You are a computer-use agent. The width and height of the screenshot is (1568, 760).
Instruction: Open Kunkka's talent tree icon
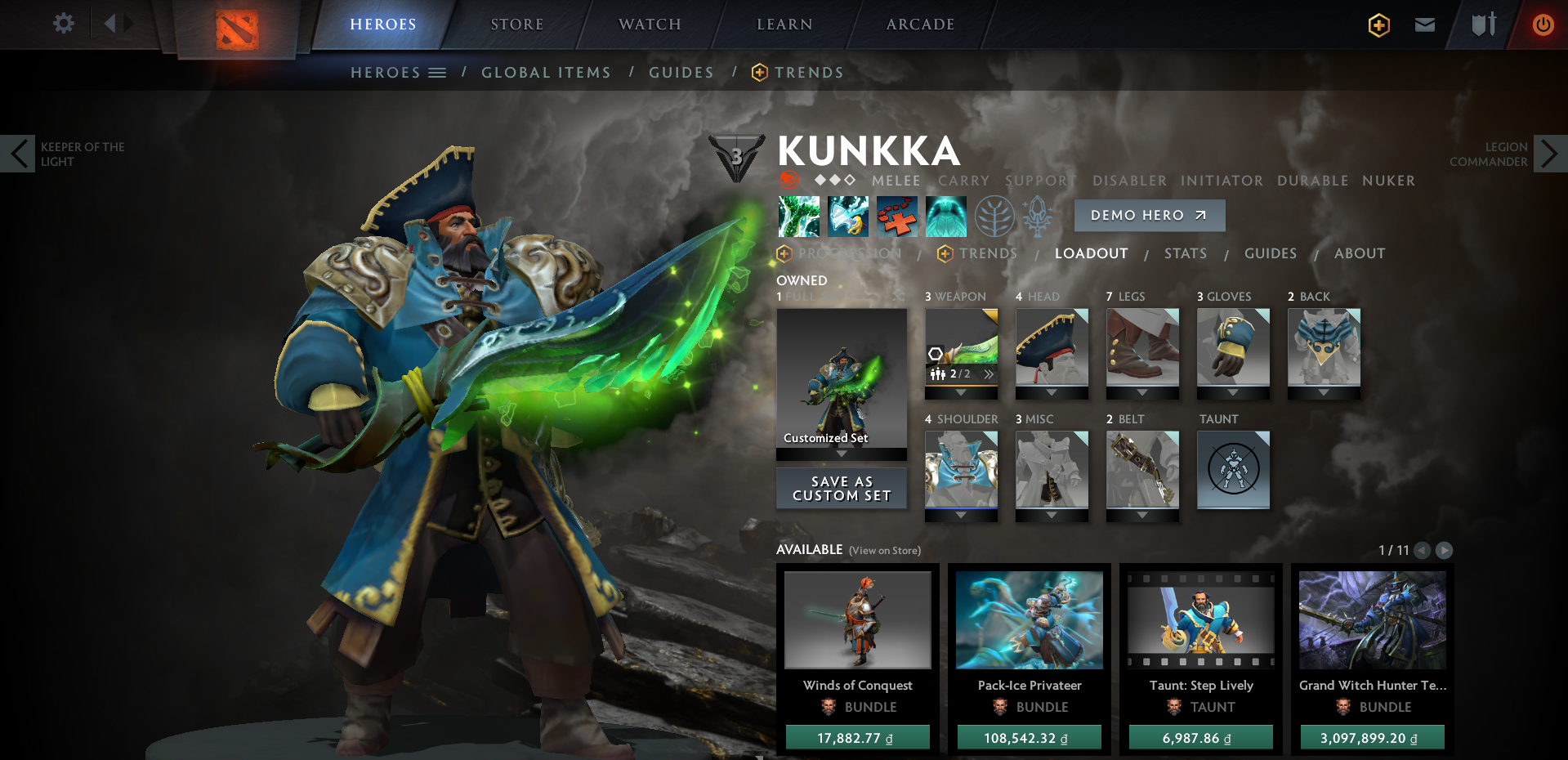(994, 217)
